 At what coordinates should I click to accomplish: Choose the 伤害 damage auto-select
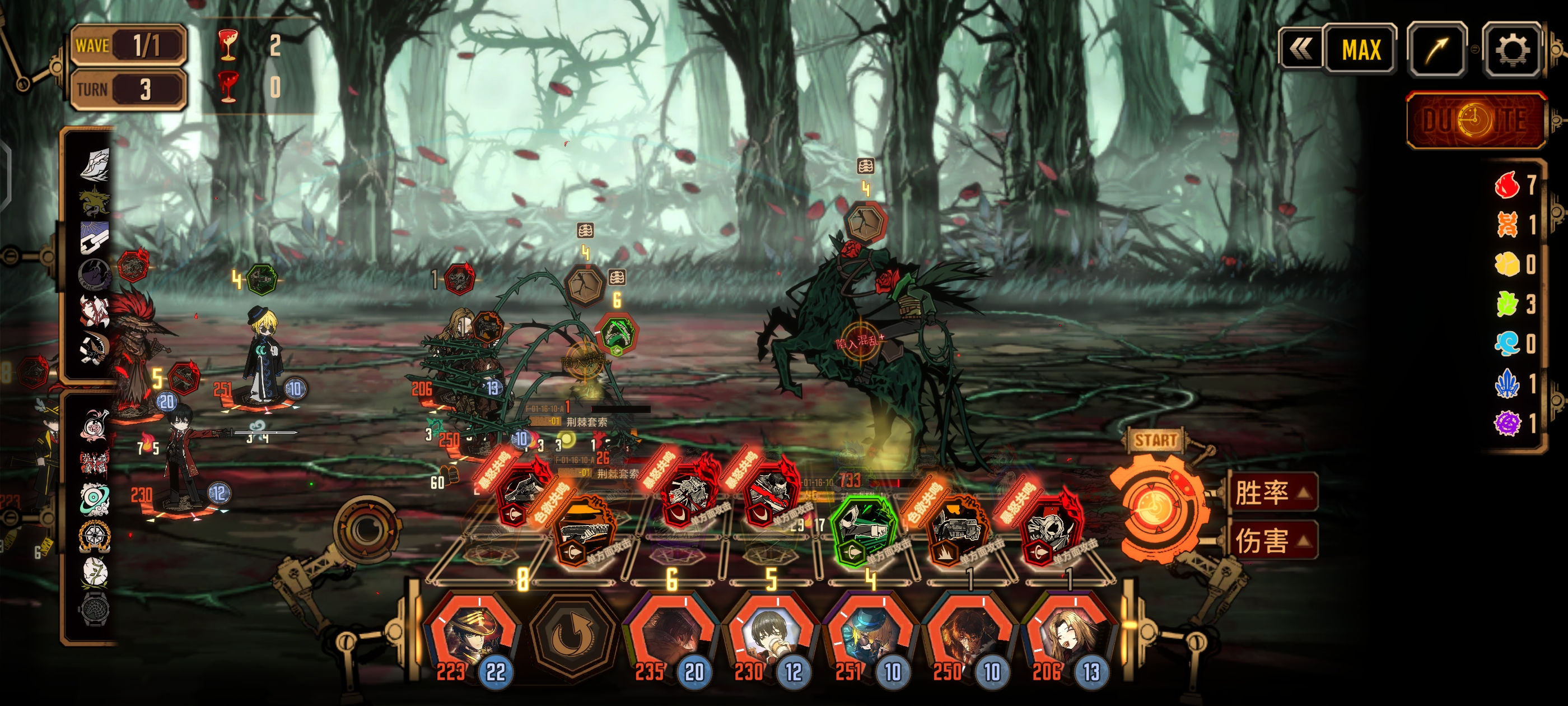coord(1272,540)
